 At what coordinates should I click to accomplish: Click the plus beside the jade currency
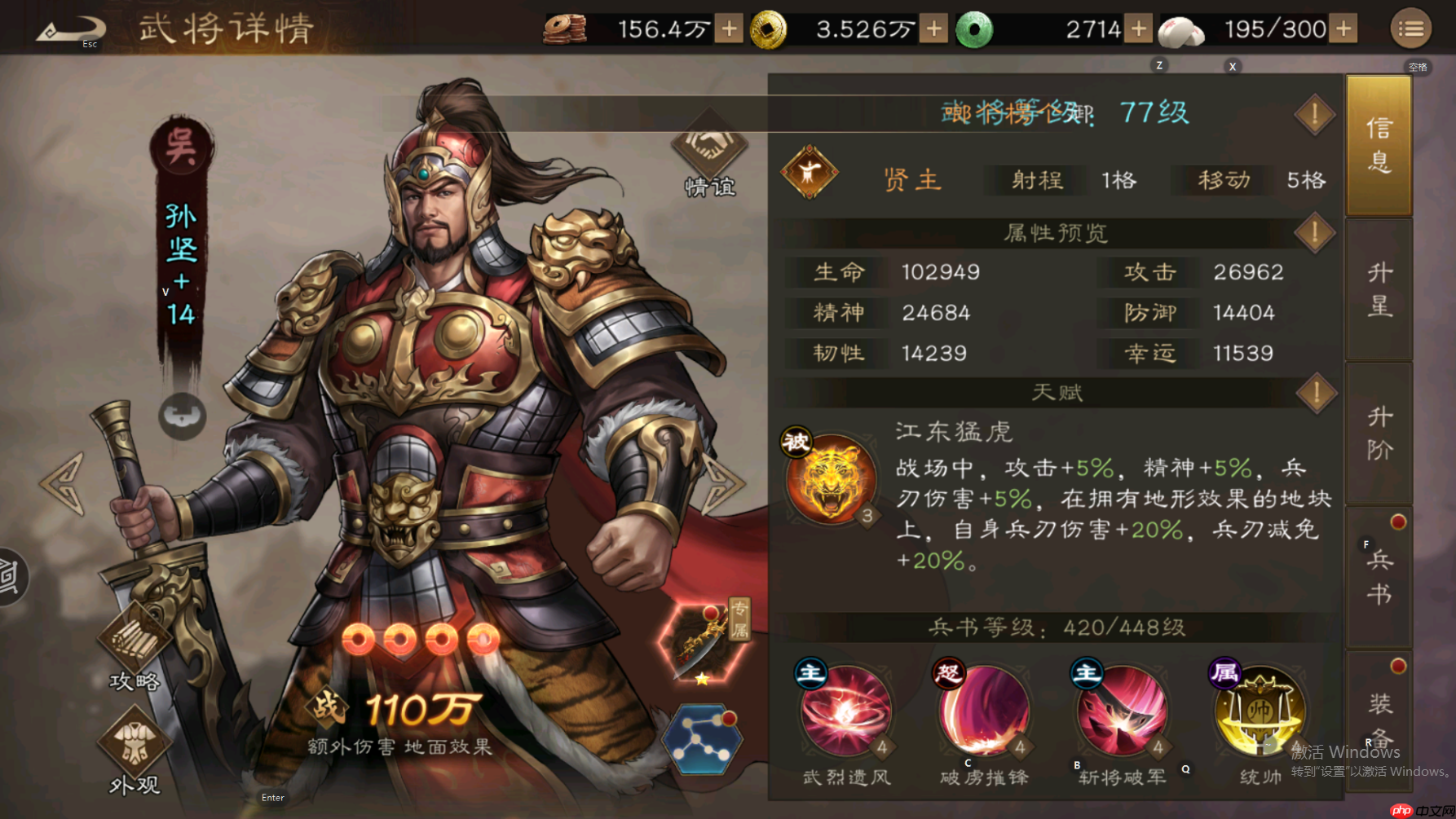pos(1136,27)
